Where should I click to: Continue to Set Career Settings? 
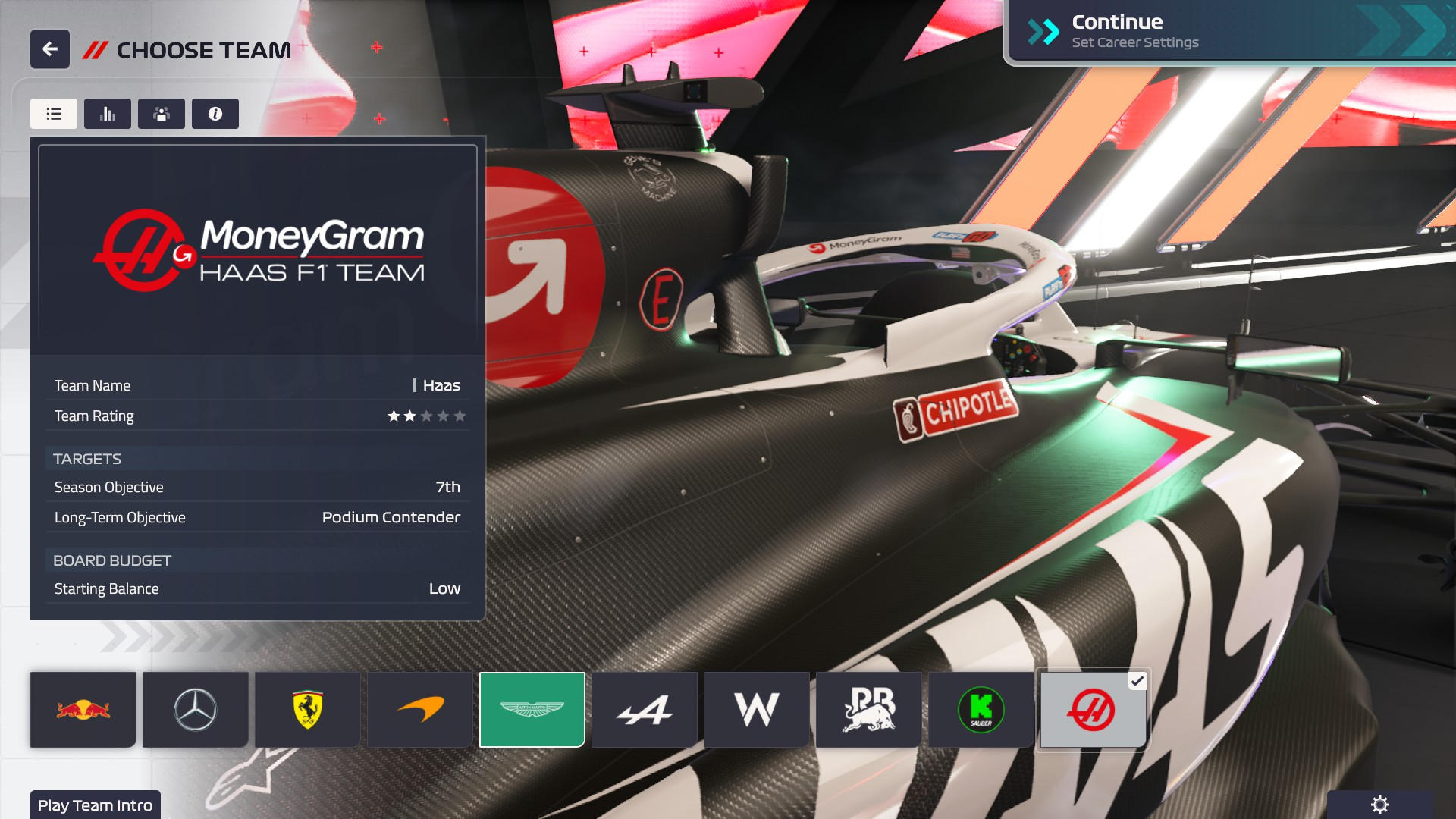tap(1228, 32)
